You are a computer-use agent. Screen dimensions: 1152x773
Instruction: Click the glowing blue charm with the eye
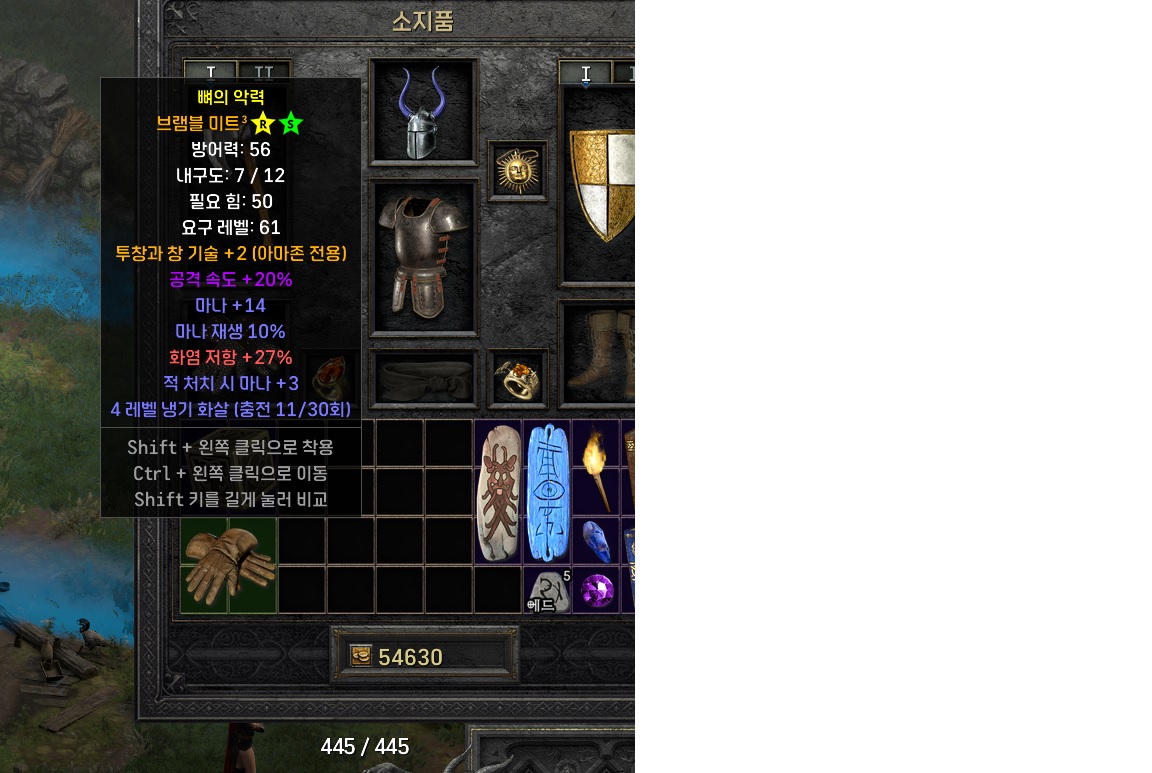pyautogui.click(x=547, y=492)
